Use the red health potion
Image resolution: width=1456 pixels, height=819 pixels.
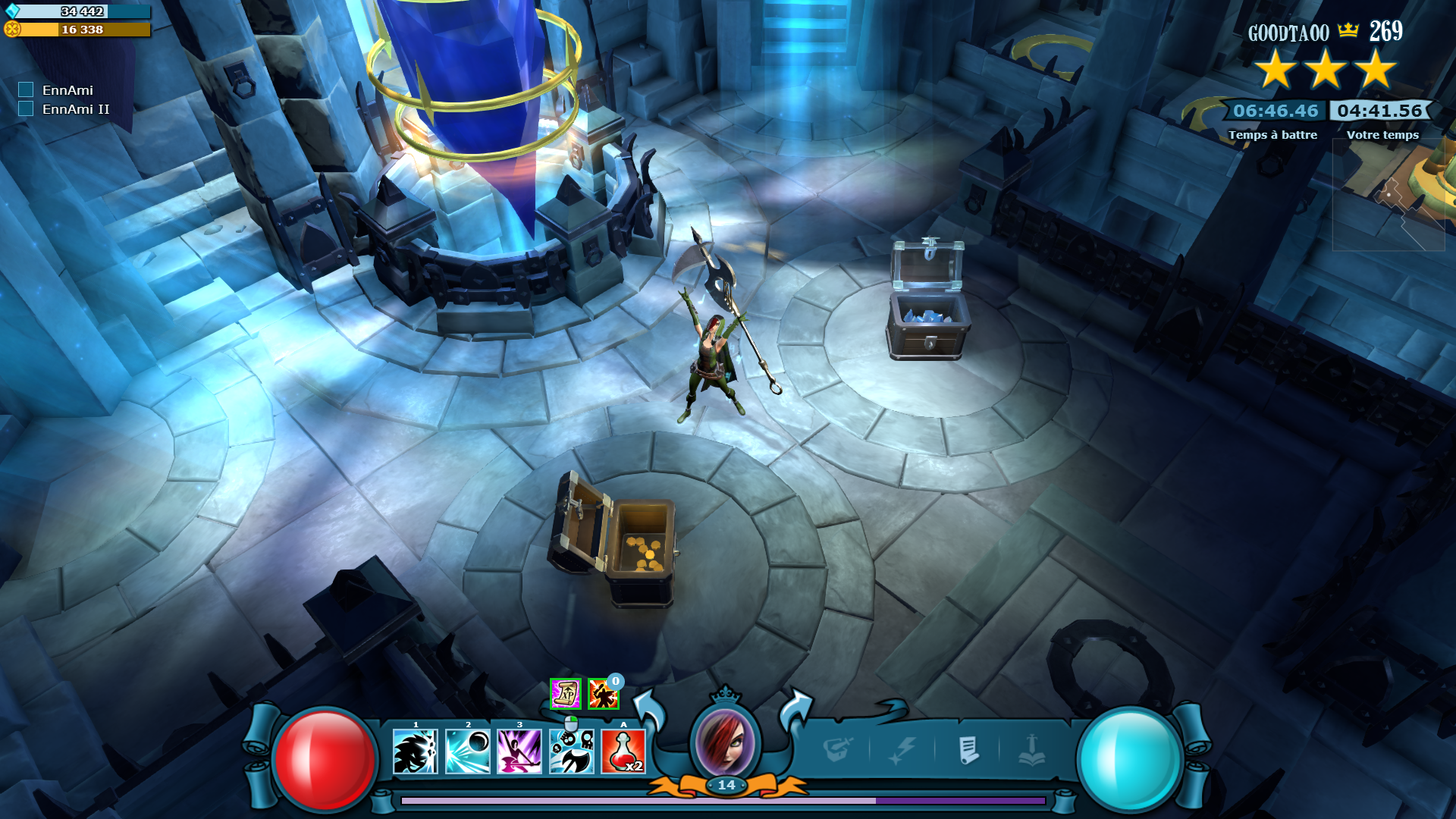(623, 751)
